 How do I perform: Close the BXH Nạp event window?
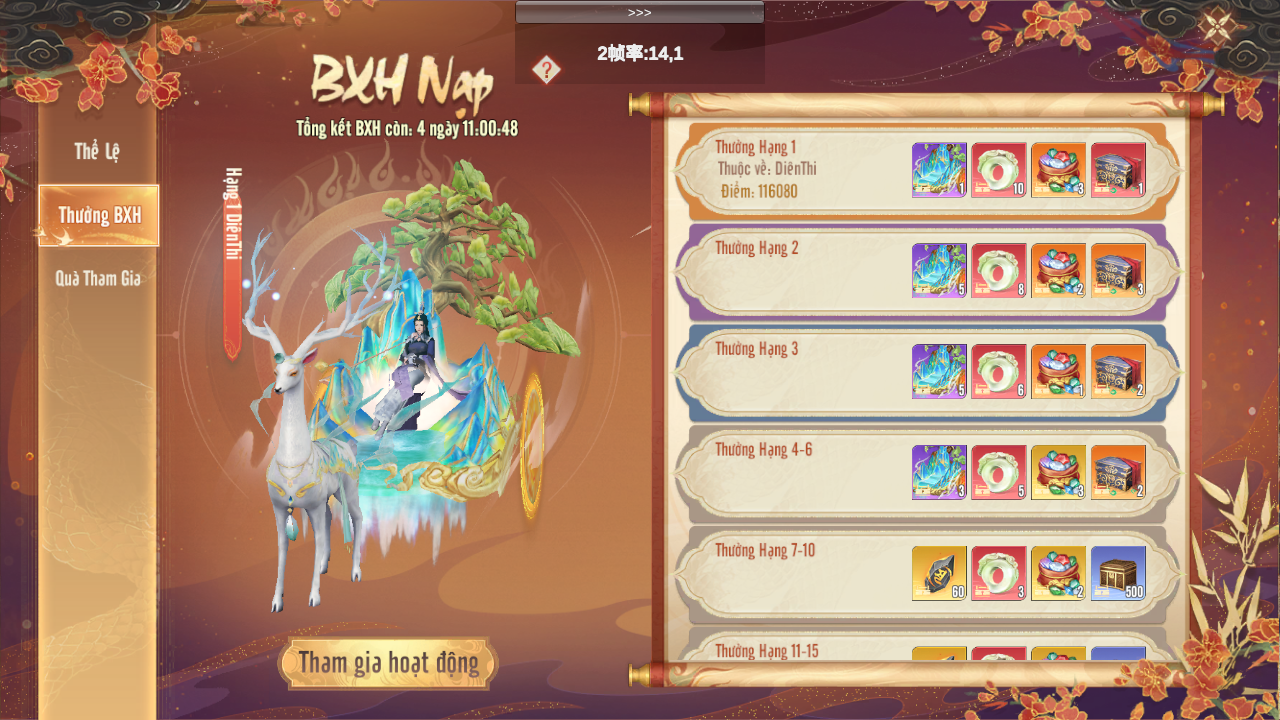click(x=1217, y=26)
